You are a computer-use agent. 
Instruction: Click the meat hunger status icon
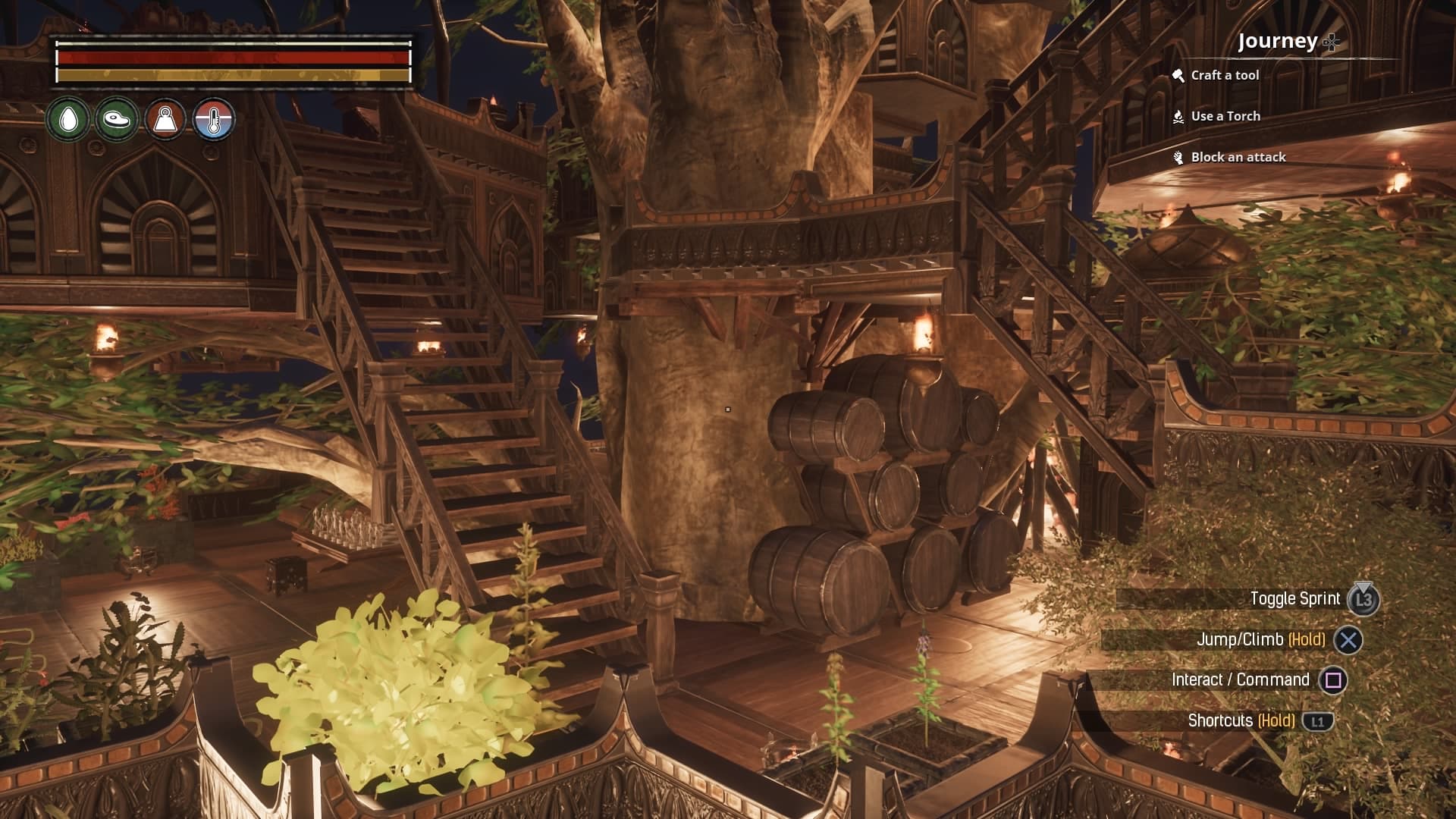[117, 120]
